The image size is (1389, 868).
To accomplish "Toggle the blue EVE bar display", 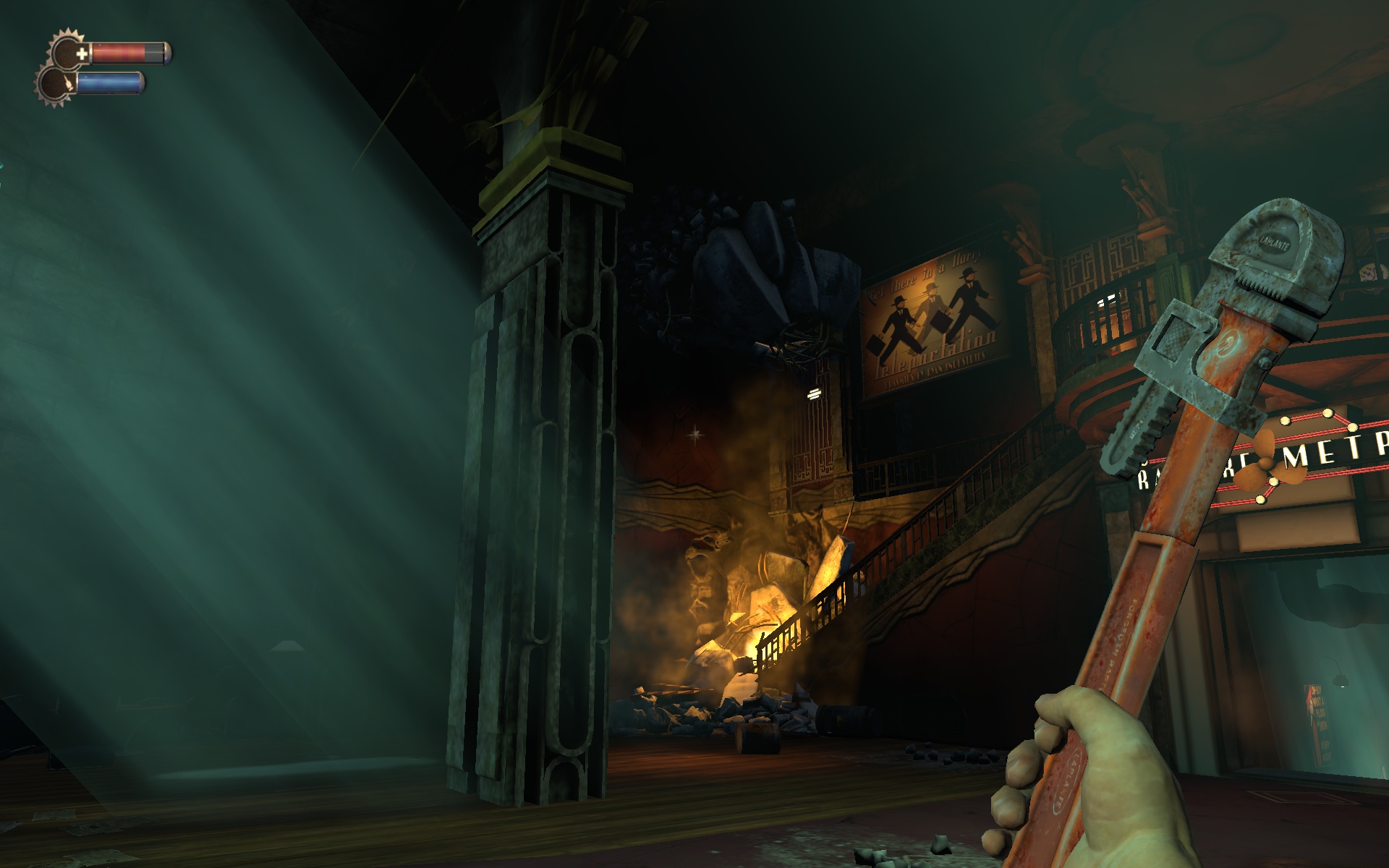I will [108, 84].
